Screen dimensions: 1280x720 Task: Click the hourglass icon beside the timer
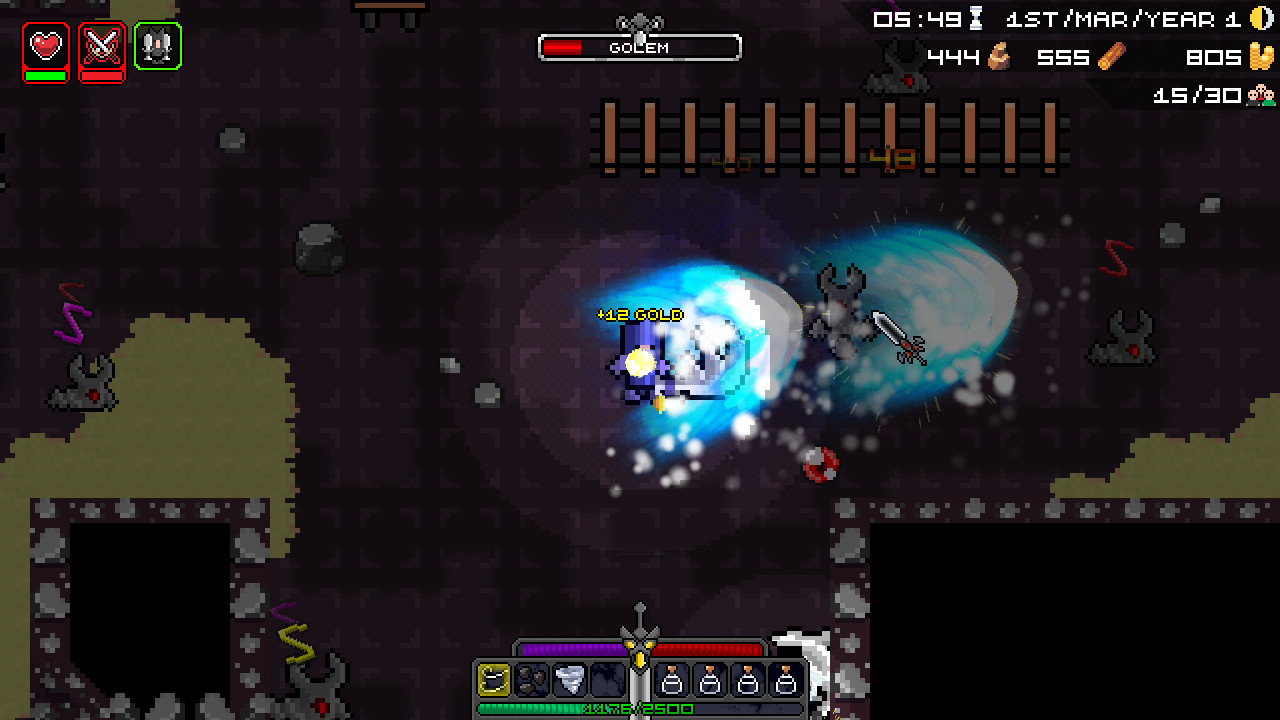coord(975,17)
